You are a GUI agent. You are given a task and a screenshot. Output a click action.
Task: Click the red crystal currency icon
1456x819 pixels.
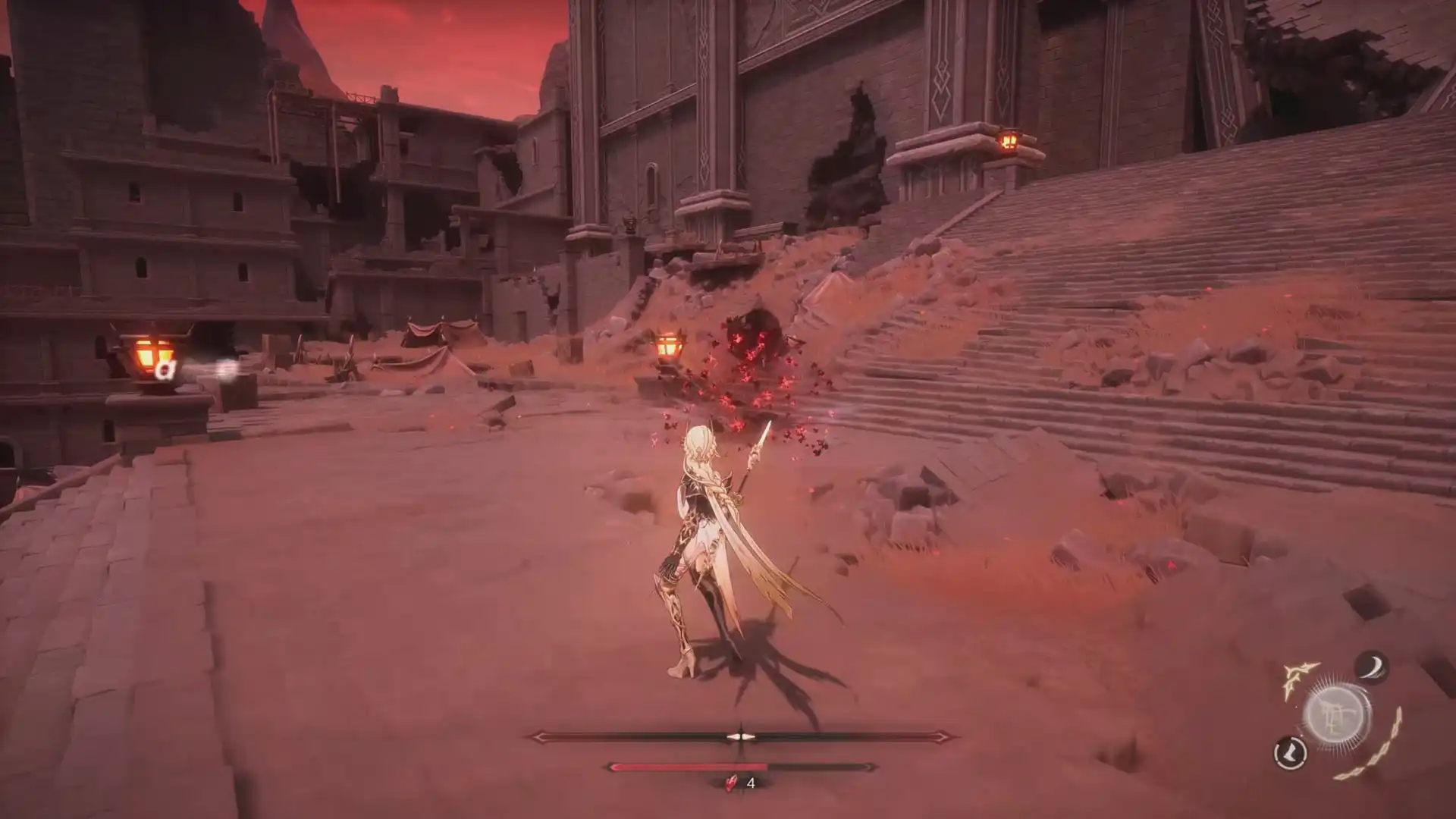(x=730, y=784)
